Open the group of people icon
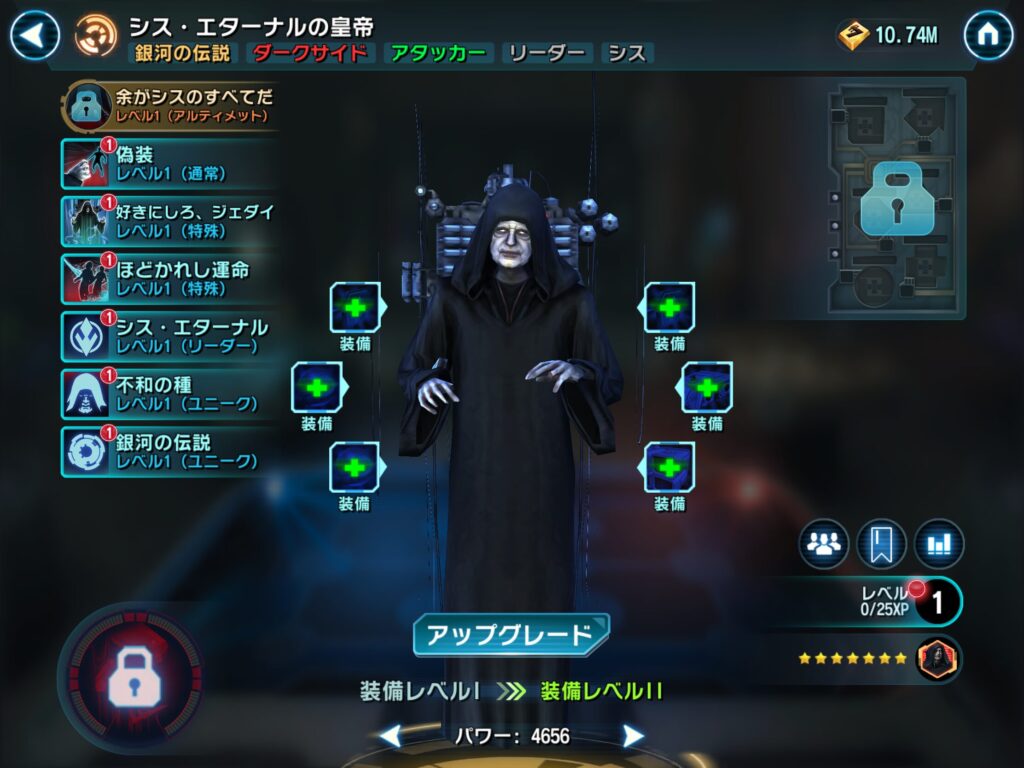Viewport: 1024px width, 768px height. click(823, 544)
